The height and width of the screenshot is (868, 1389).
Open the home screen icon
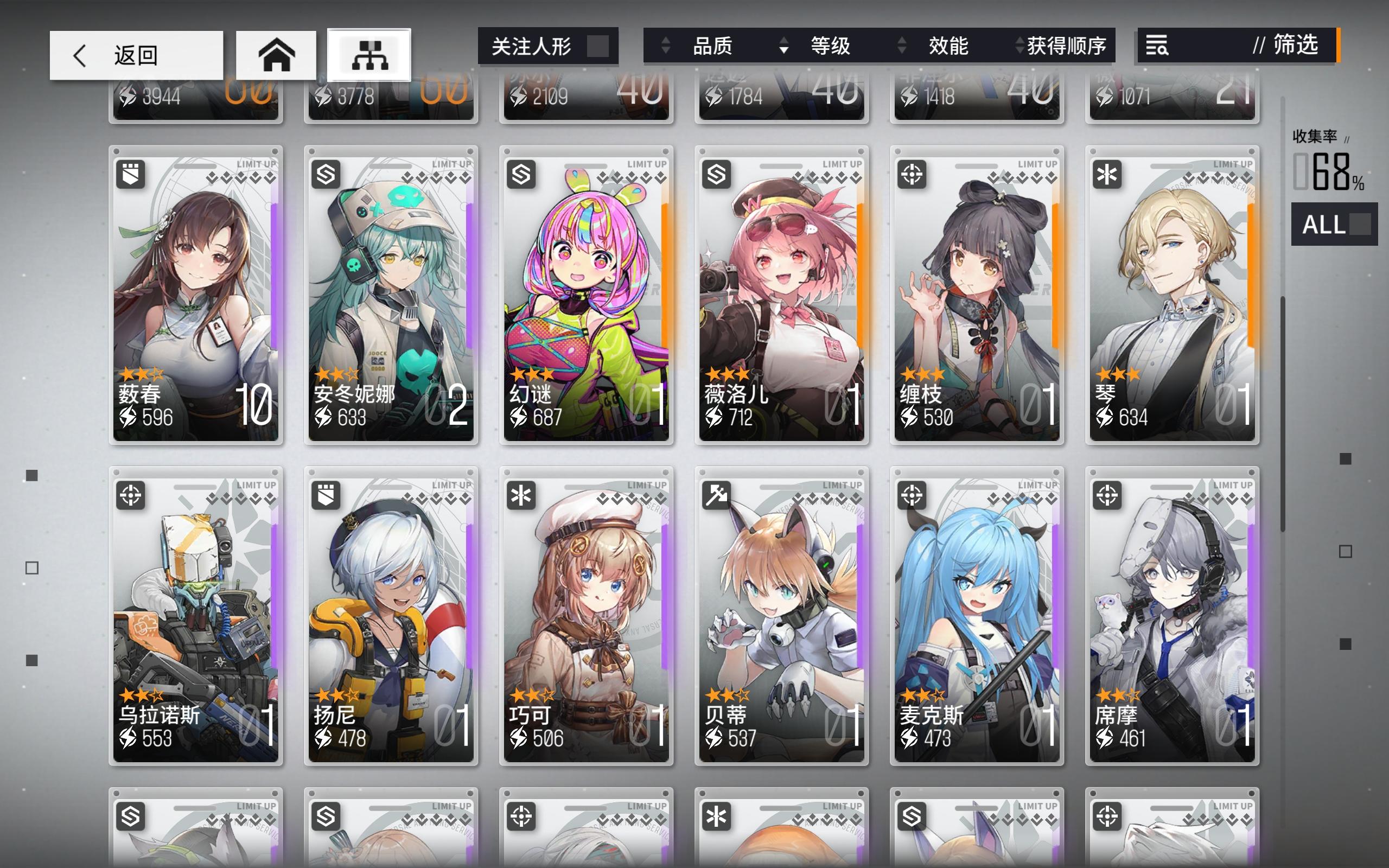point(277,54)
